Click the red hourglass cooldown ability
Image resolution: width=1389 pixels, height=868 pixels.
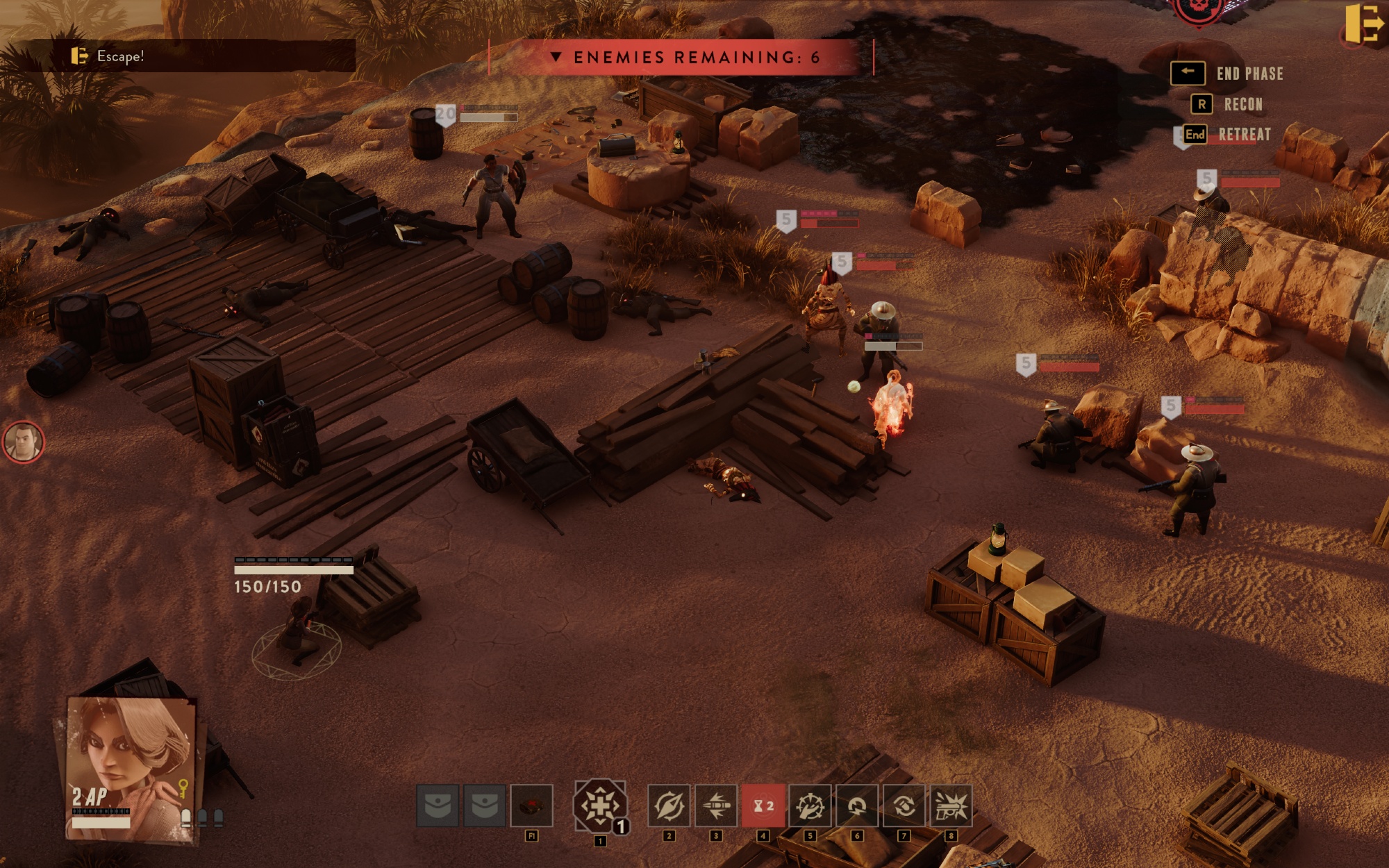click(763, 806)
